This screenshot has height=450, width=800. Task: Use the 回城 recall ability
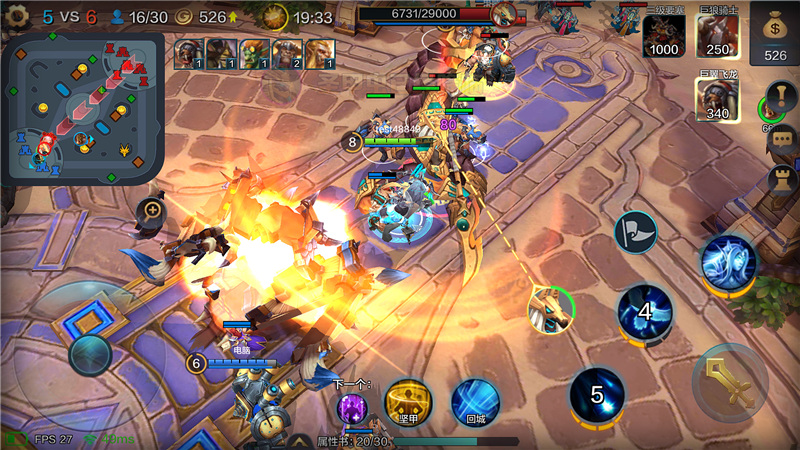tap(475, 402)
